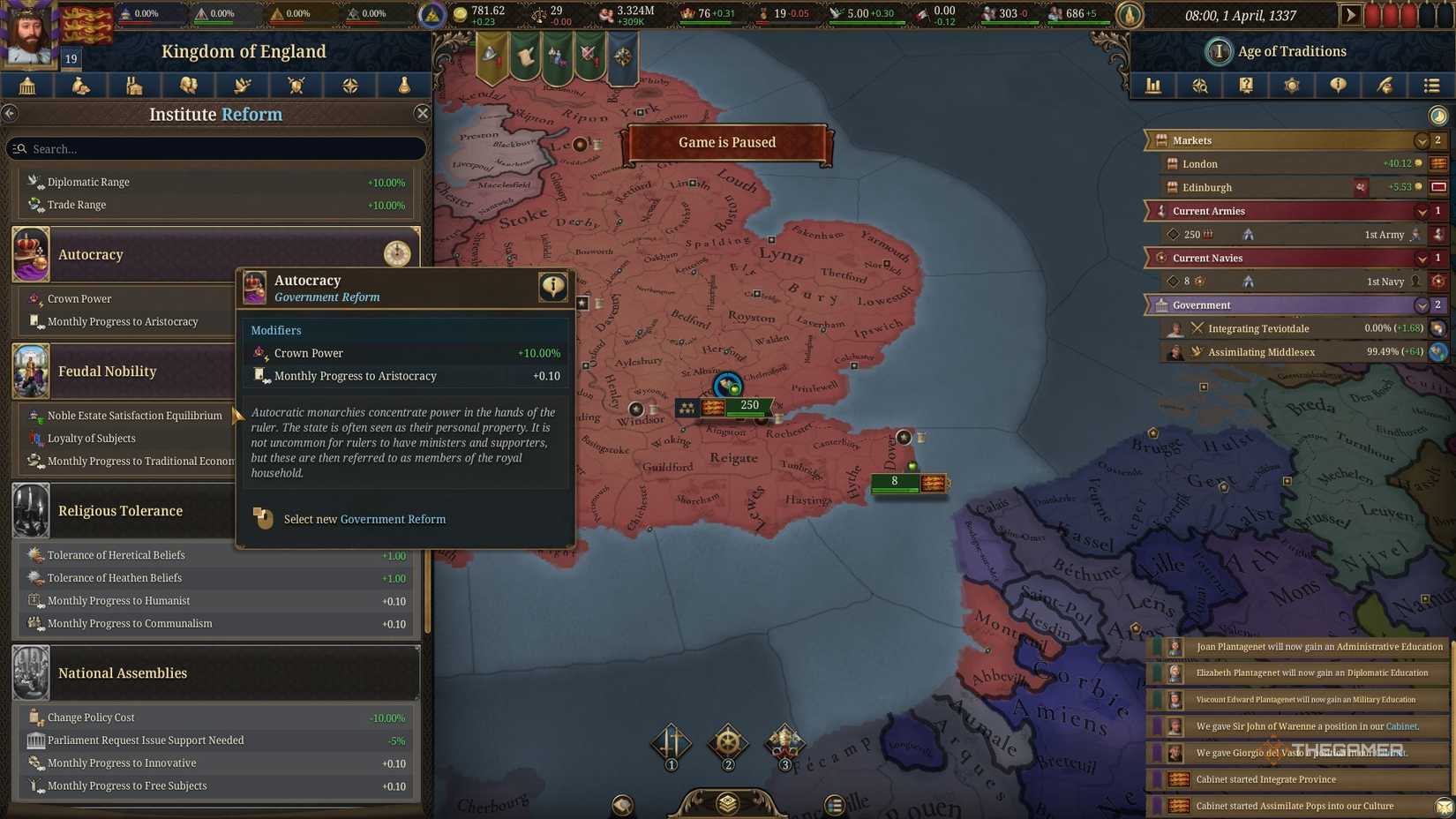Image resolution: width=1456 pixels, height=819 pixels.
Task: Open map modes with the layers icon at bottom center
Action: [726, 804]
